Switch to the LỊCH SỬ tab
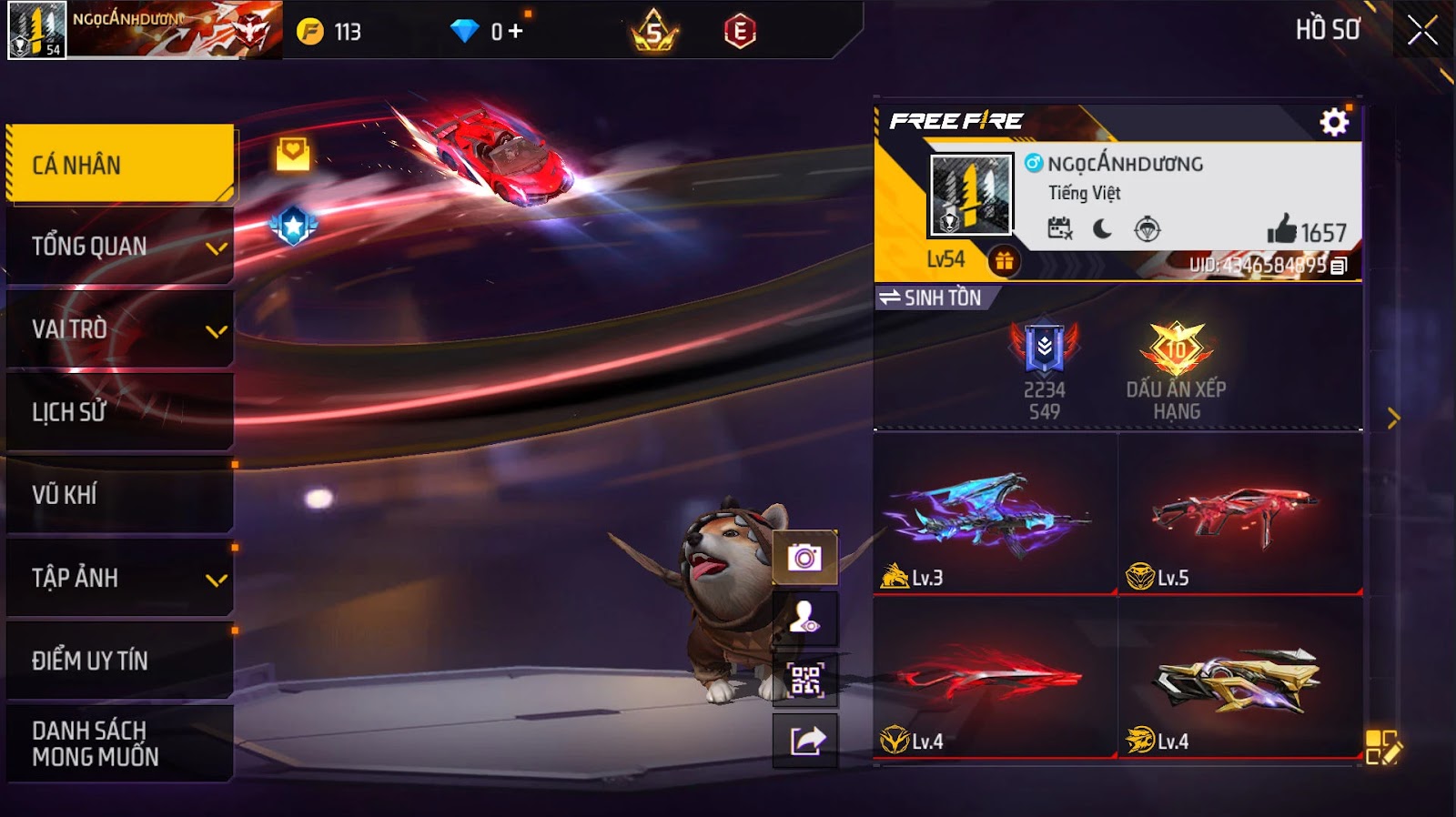 point(119,412)
